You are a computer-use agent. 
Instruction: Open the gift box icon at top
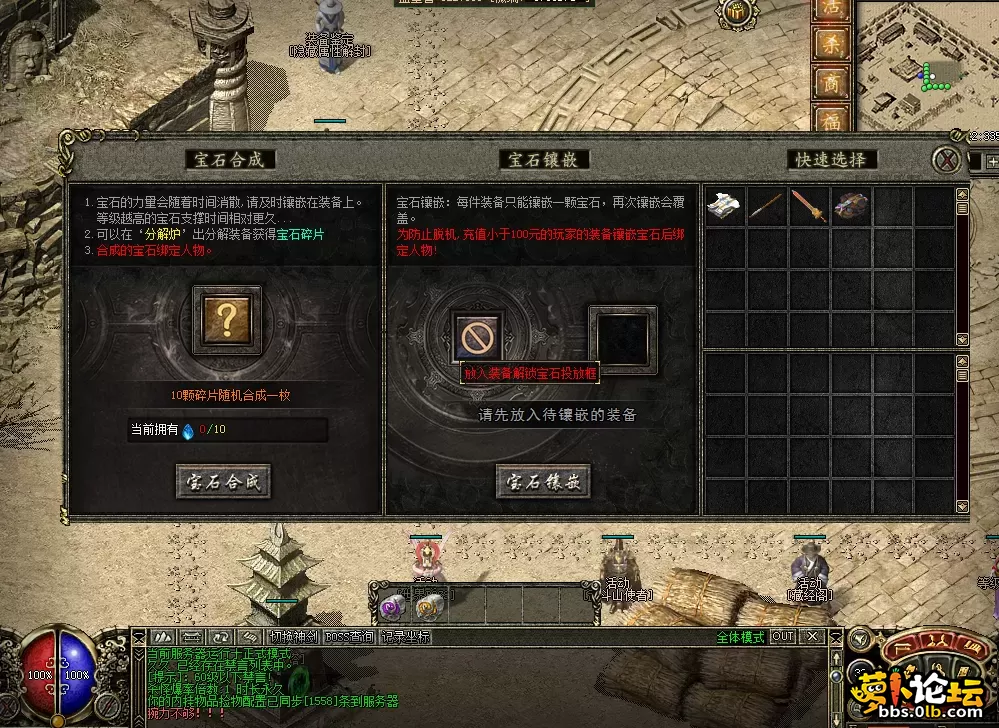pos(736,10)
